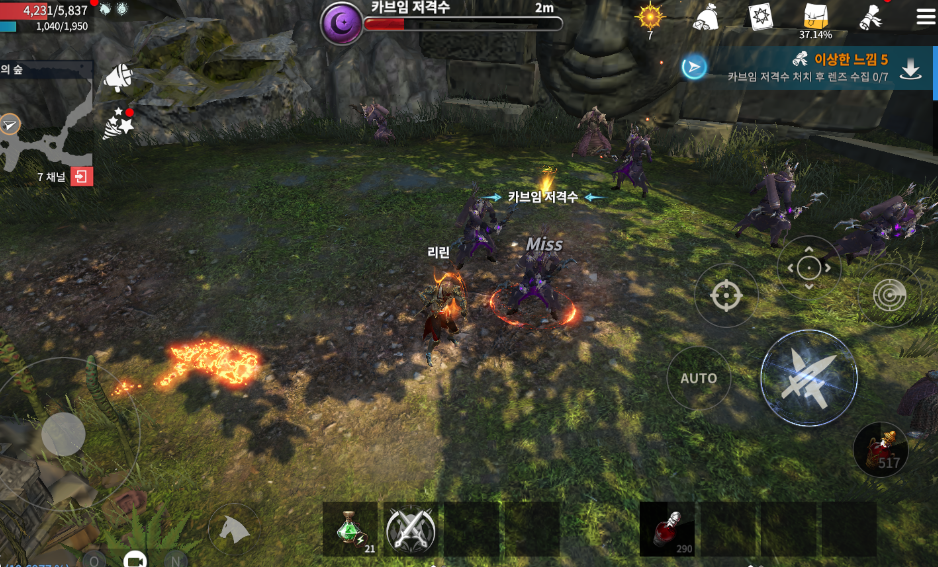Use the green potion with 21 remaining
The image size is (938, 567).
[x=350, y=529]
